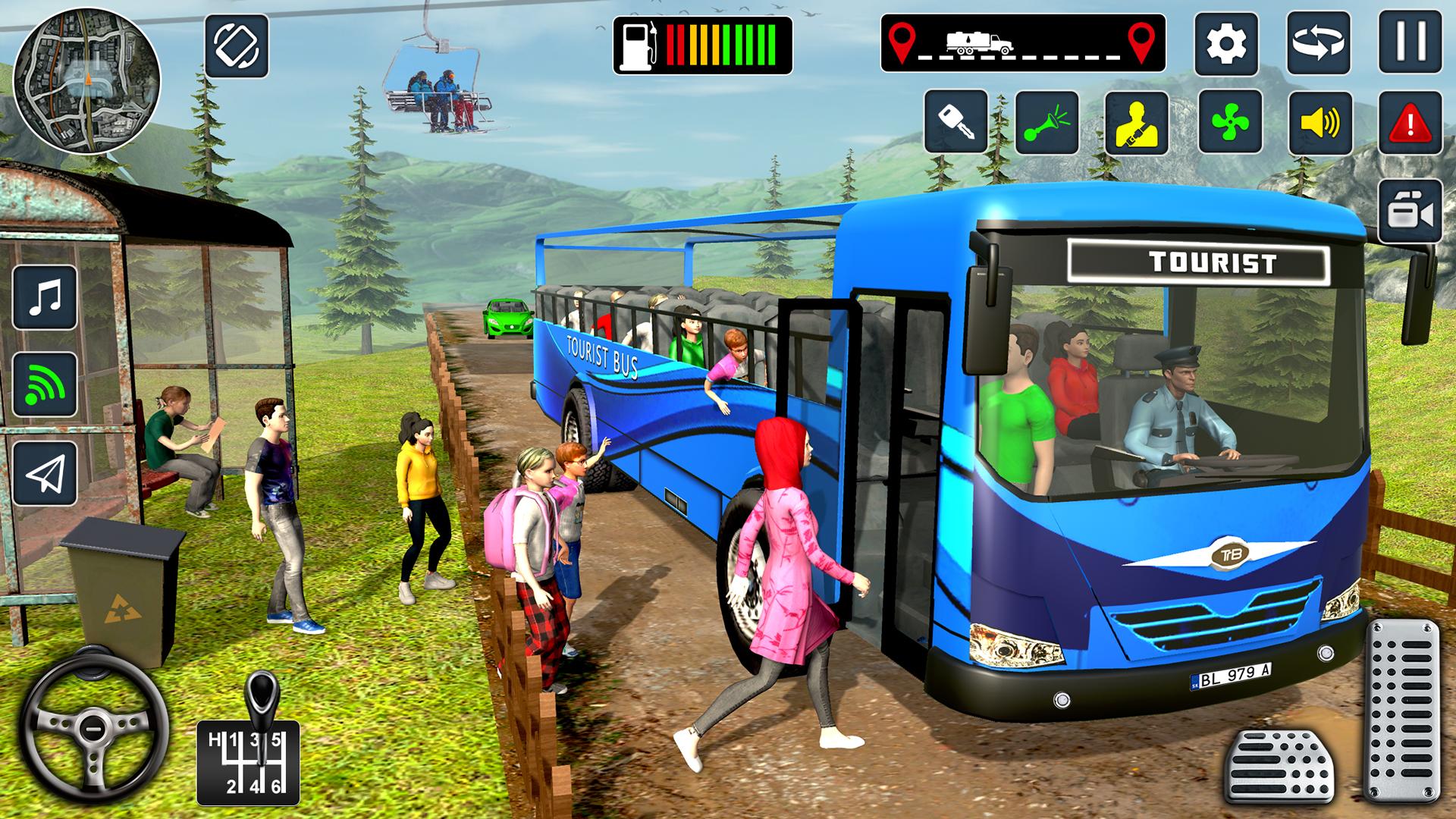Change the camera view
1456x819 pixels.
click(x=1410, y=212)
